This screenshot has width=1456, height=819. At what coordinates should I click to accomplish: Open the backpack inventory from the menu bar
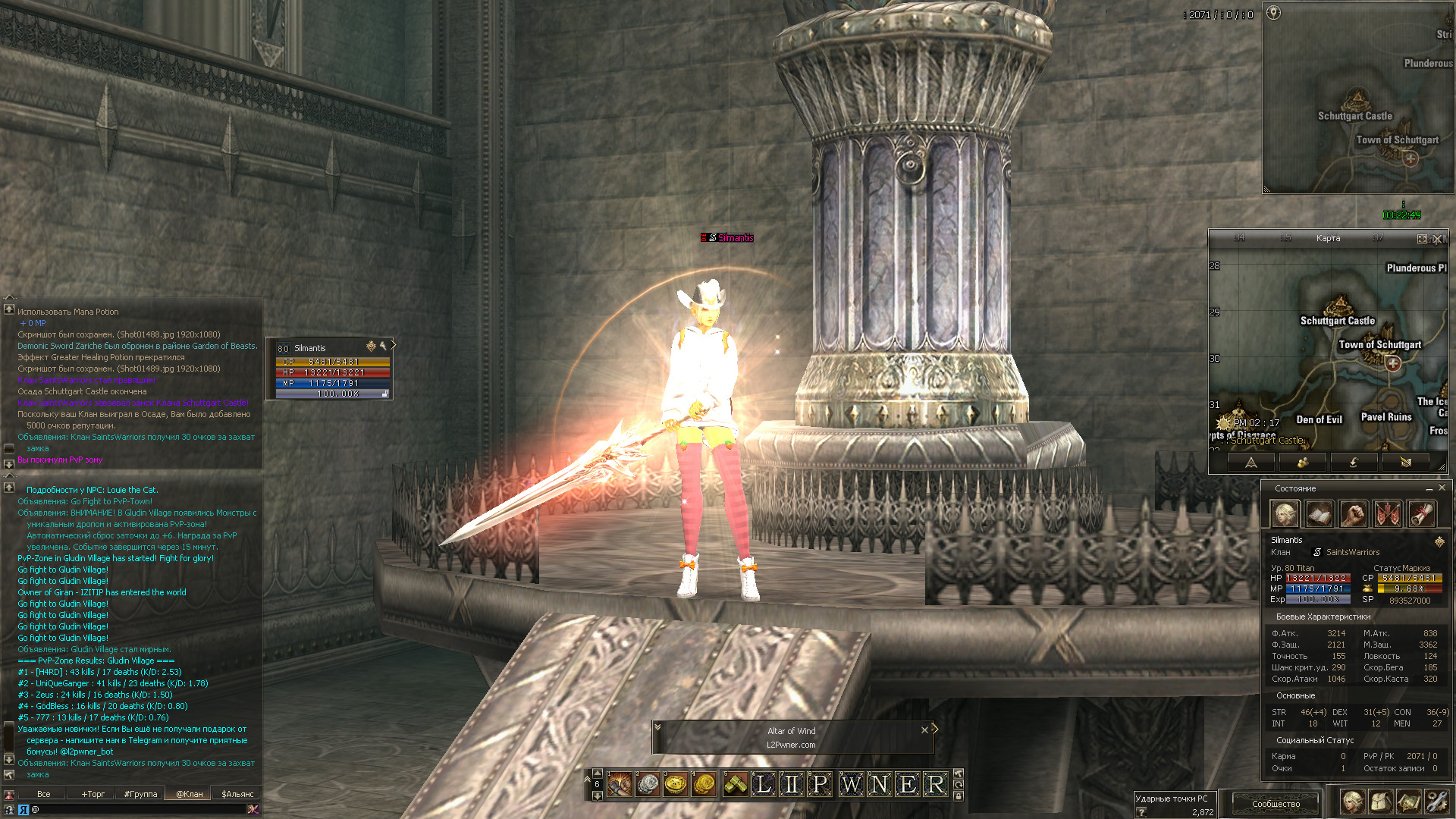[x=1380, y=802]
